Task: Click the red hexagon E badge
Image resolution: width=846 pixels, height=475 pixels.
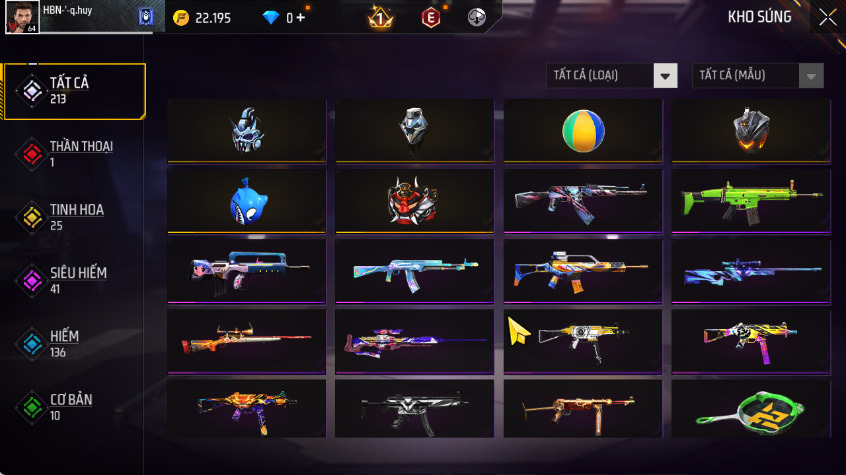Action: tap(430, 17)
